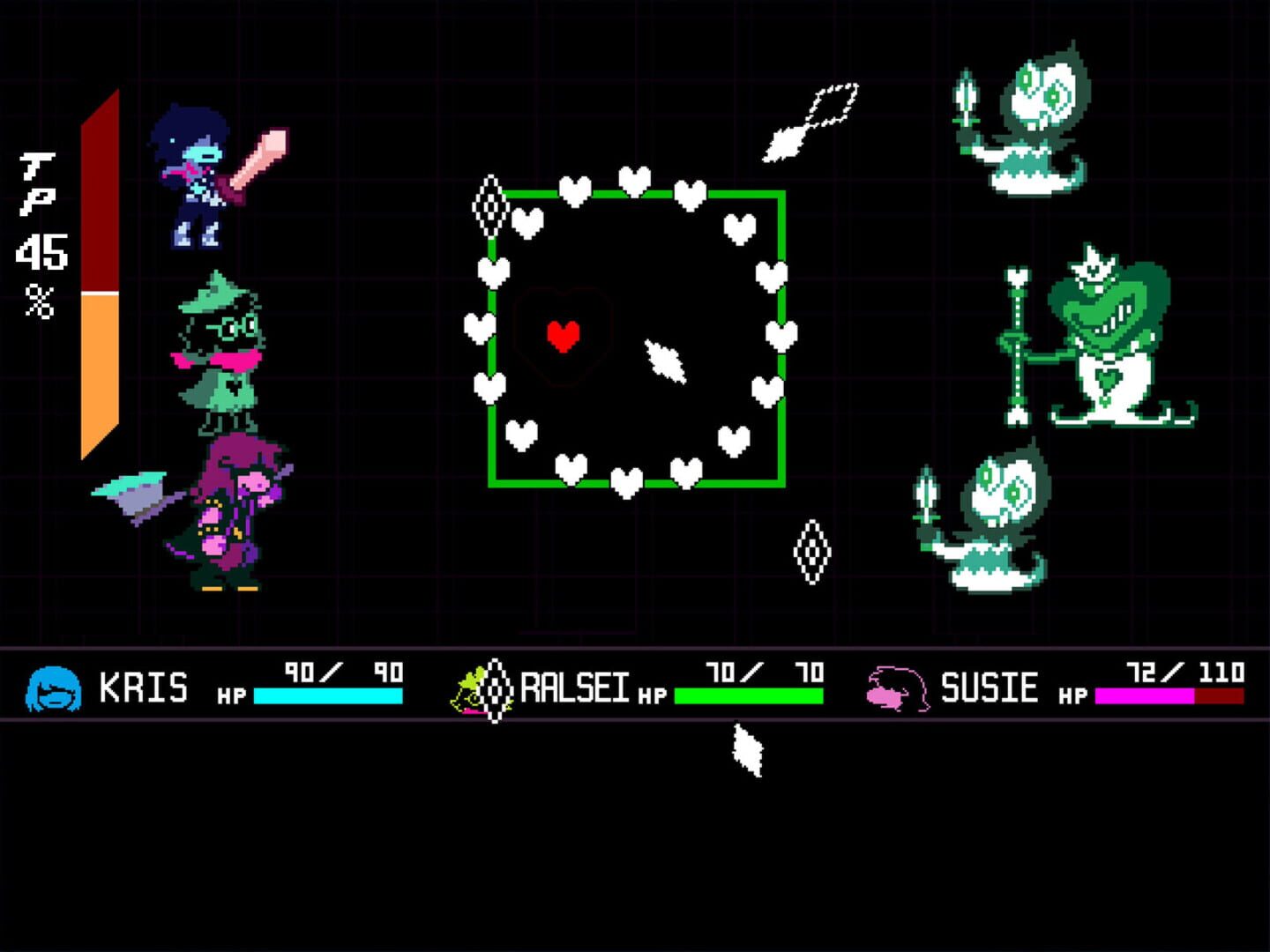Click the red heart soul inside the box
1270x952 pixels.
pos(562,336)
